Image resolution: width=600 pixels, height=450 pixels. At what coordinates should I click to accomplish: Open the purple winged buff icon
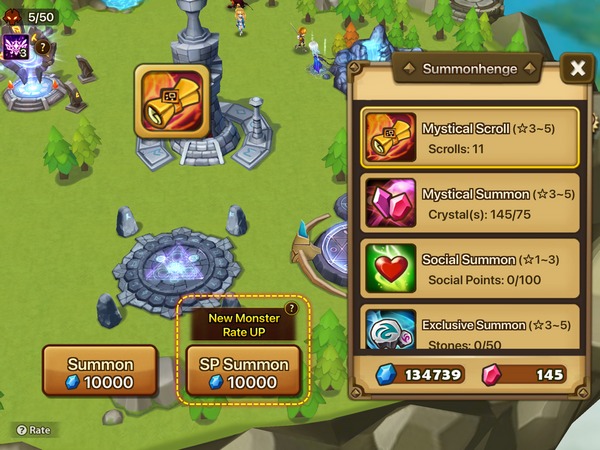pyautogui.click(x=16, y=47)
